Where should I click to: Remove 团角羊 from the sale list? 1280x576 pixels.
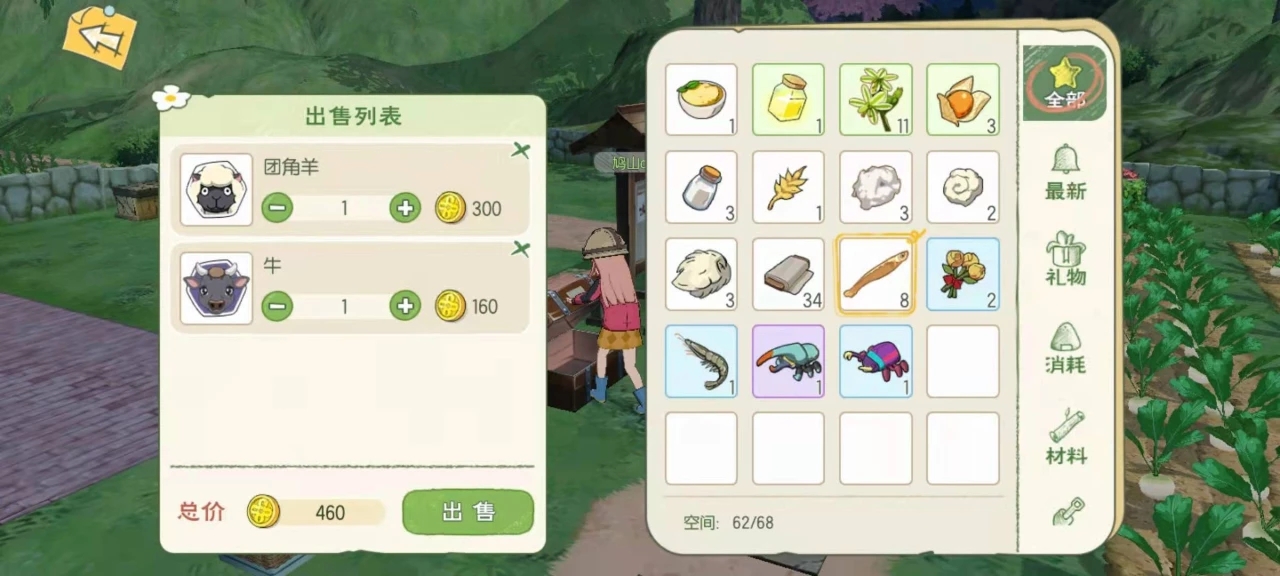520,151
